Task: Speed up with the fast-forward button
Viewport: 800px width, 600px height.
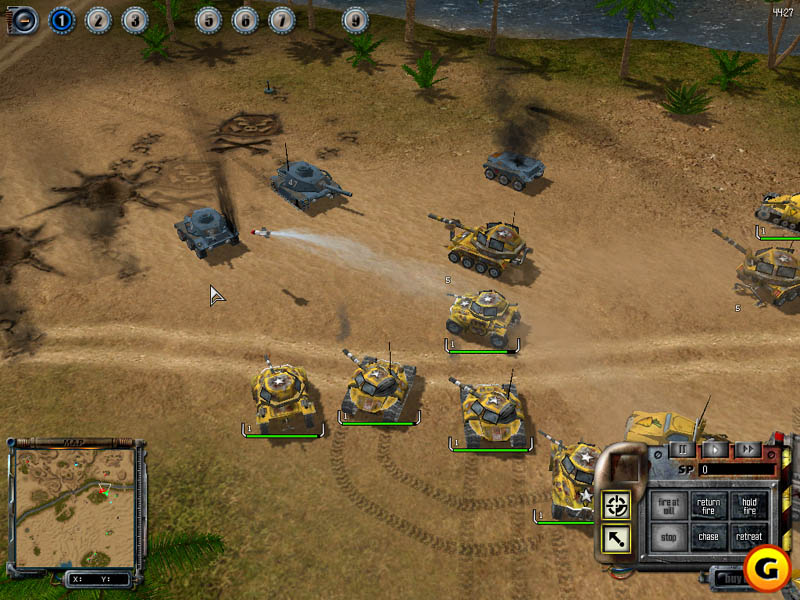Action: click(747, 450)
